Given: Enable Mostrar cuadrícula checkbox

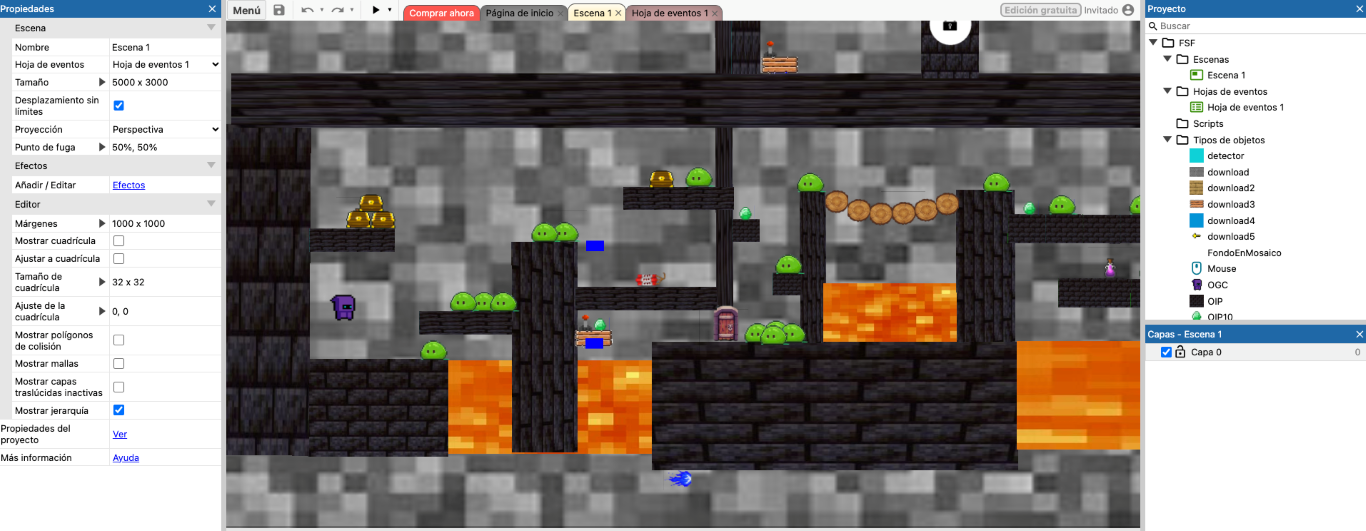Looking at the screenshot, I should coord(119,241).
